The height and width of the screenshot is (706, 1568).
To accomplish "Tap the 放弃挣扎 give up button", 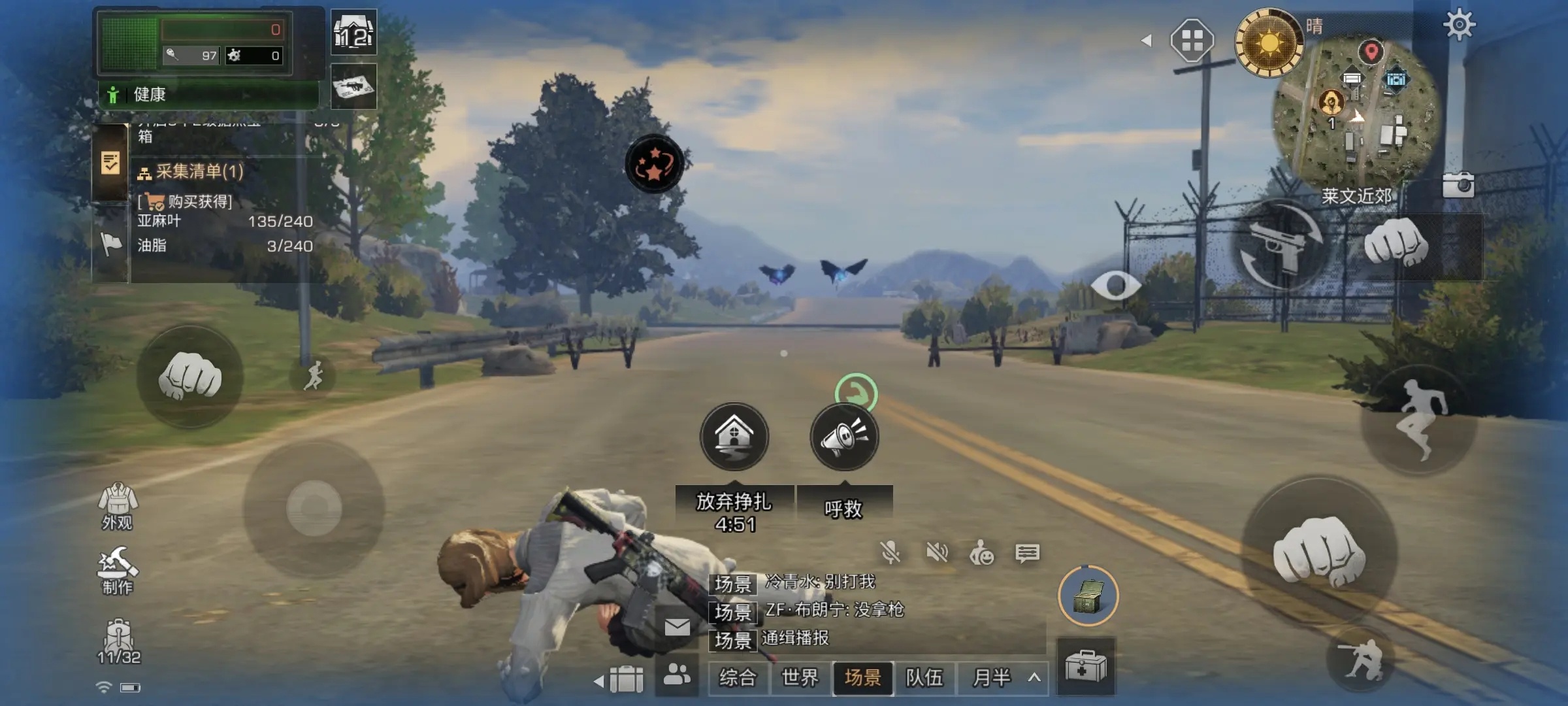I will click(734, 437).
